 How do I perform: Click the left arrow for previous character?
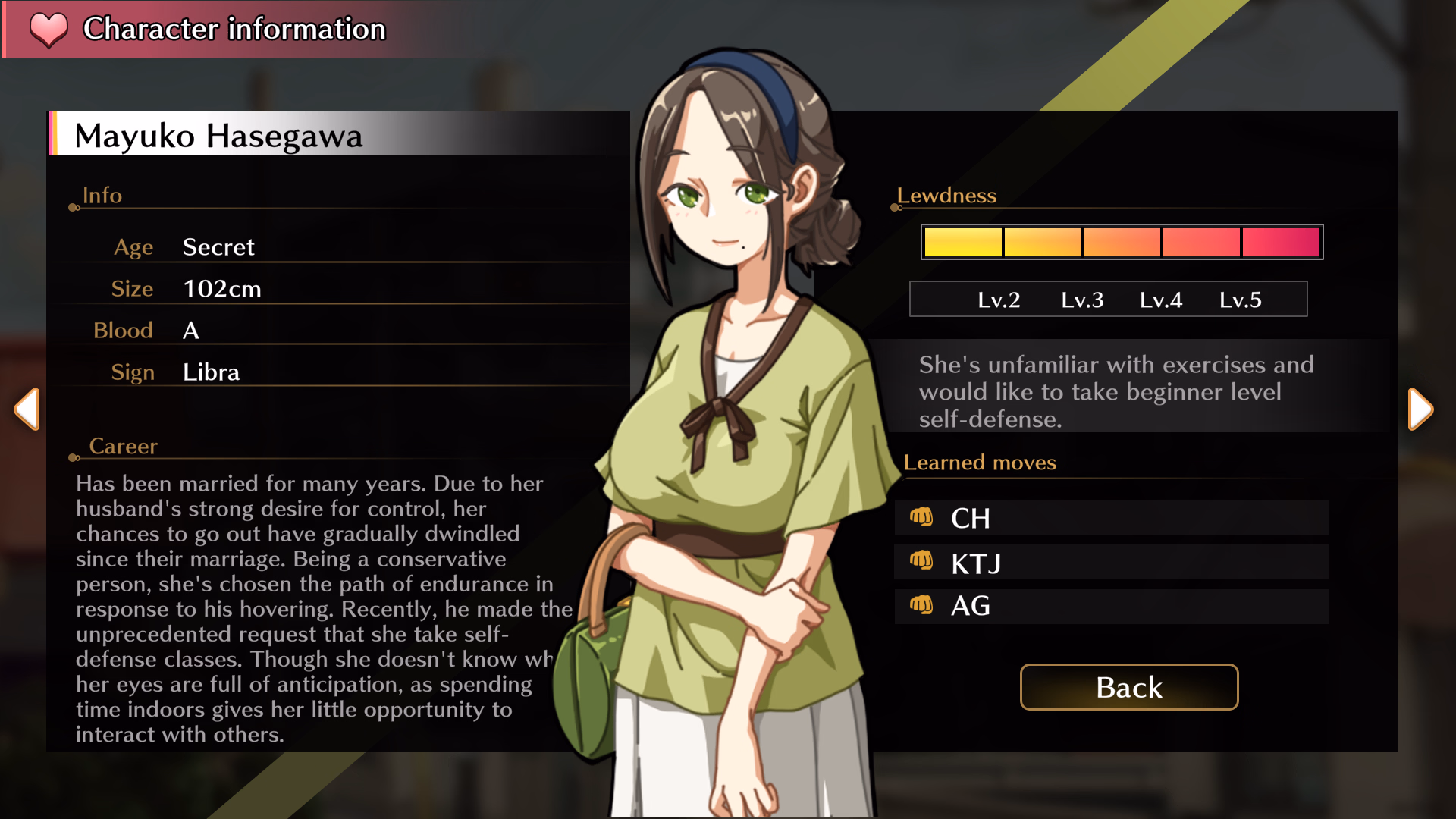pyautogui.click(x=27, y=409)
